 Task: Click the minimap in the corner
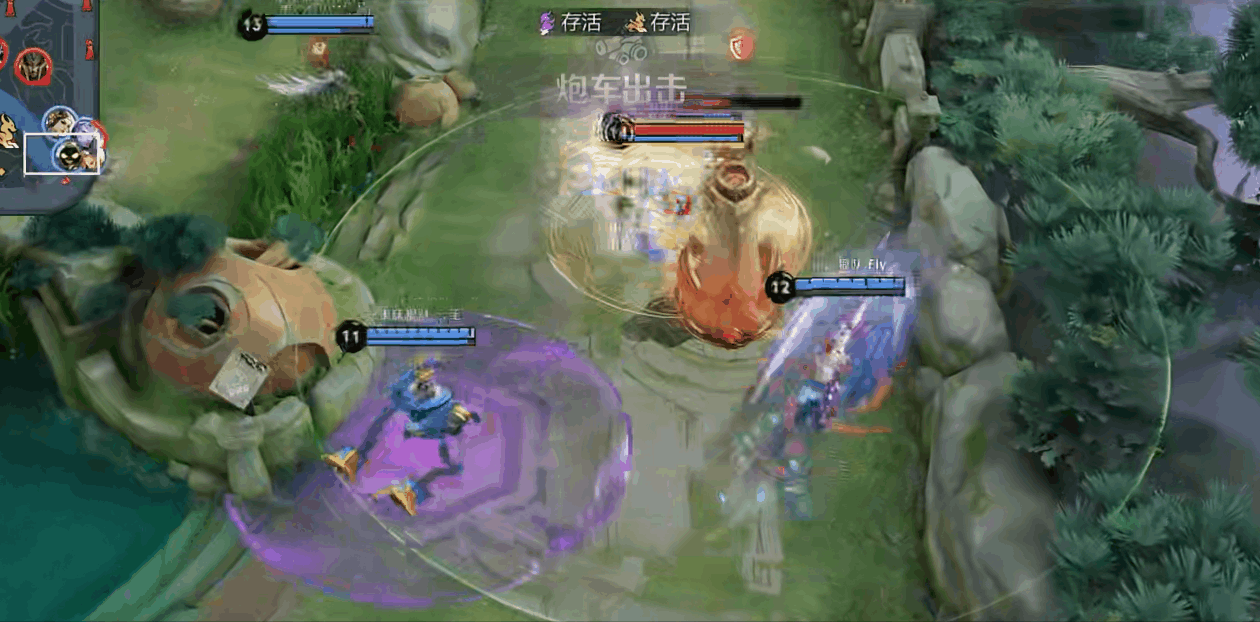coord(50,100)
